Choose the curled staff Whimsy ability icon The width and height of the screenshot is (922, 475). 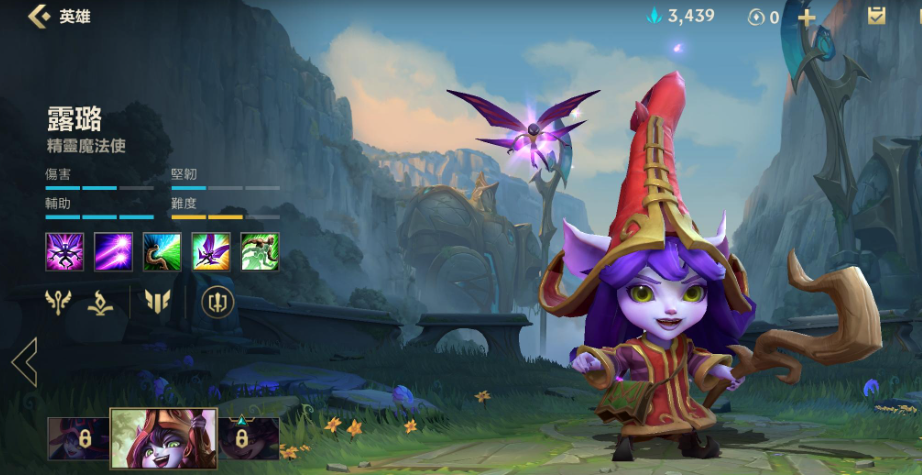162,251
